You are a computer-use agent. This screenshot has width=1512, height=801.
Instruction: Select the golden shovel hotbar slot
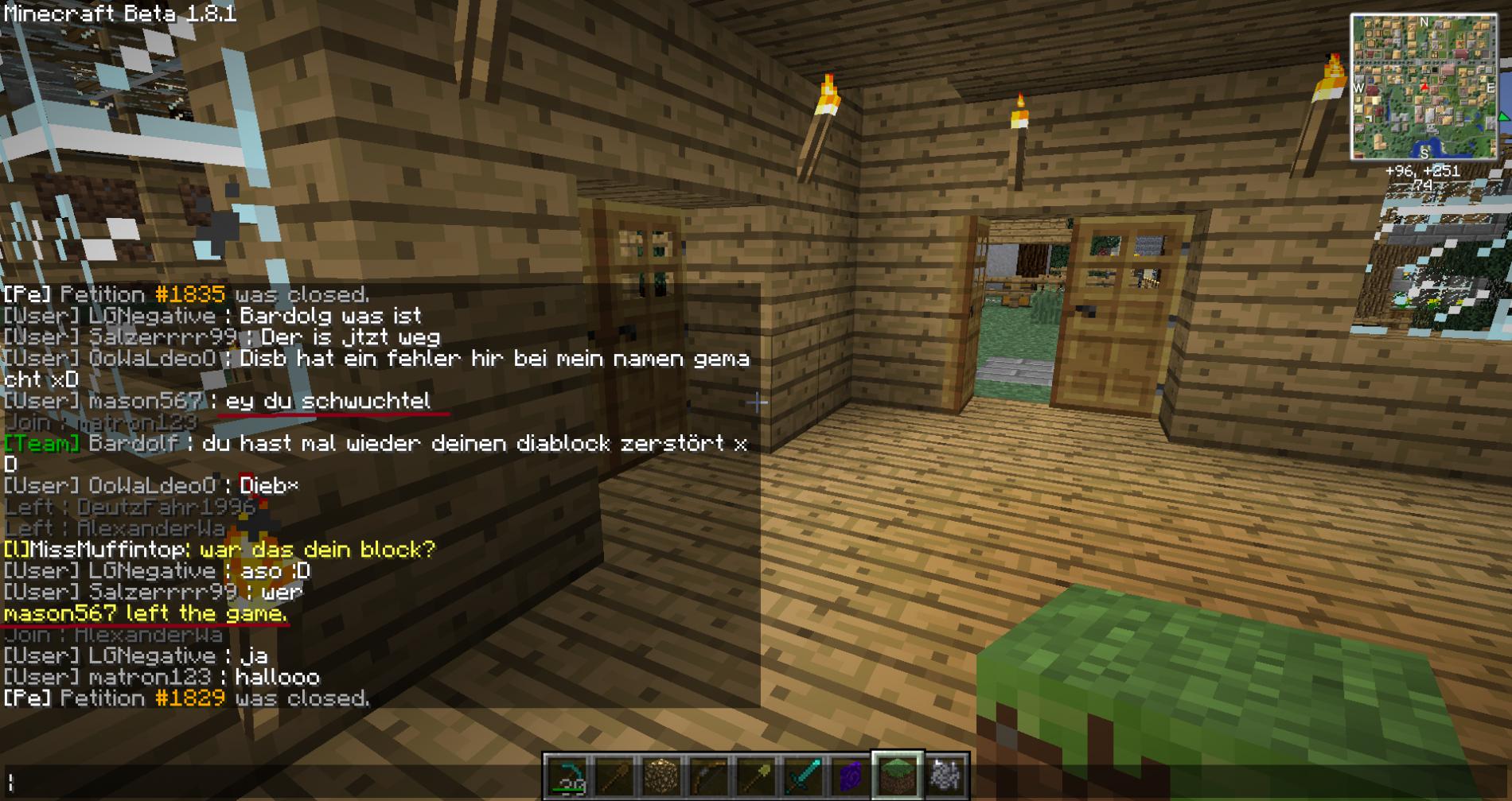755,776
